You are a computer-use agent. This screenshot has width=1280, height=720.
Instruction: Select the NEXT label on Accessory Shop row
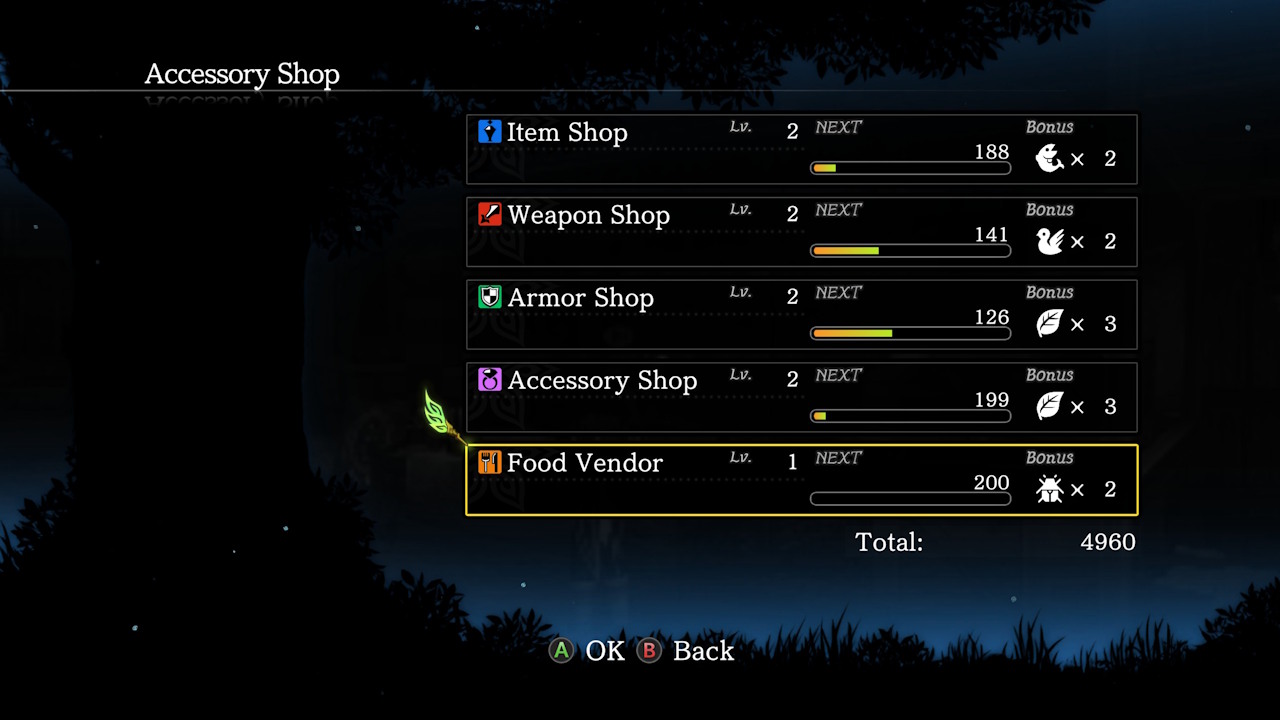[x=838, y=375]
